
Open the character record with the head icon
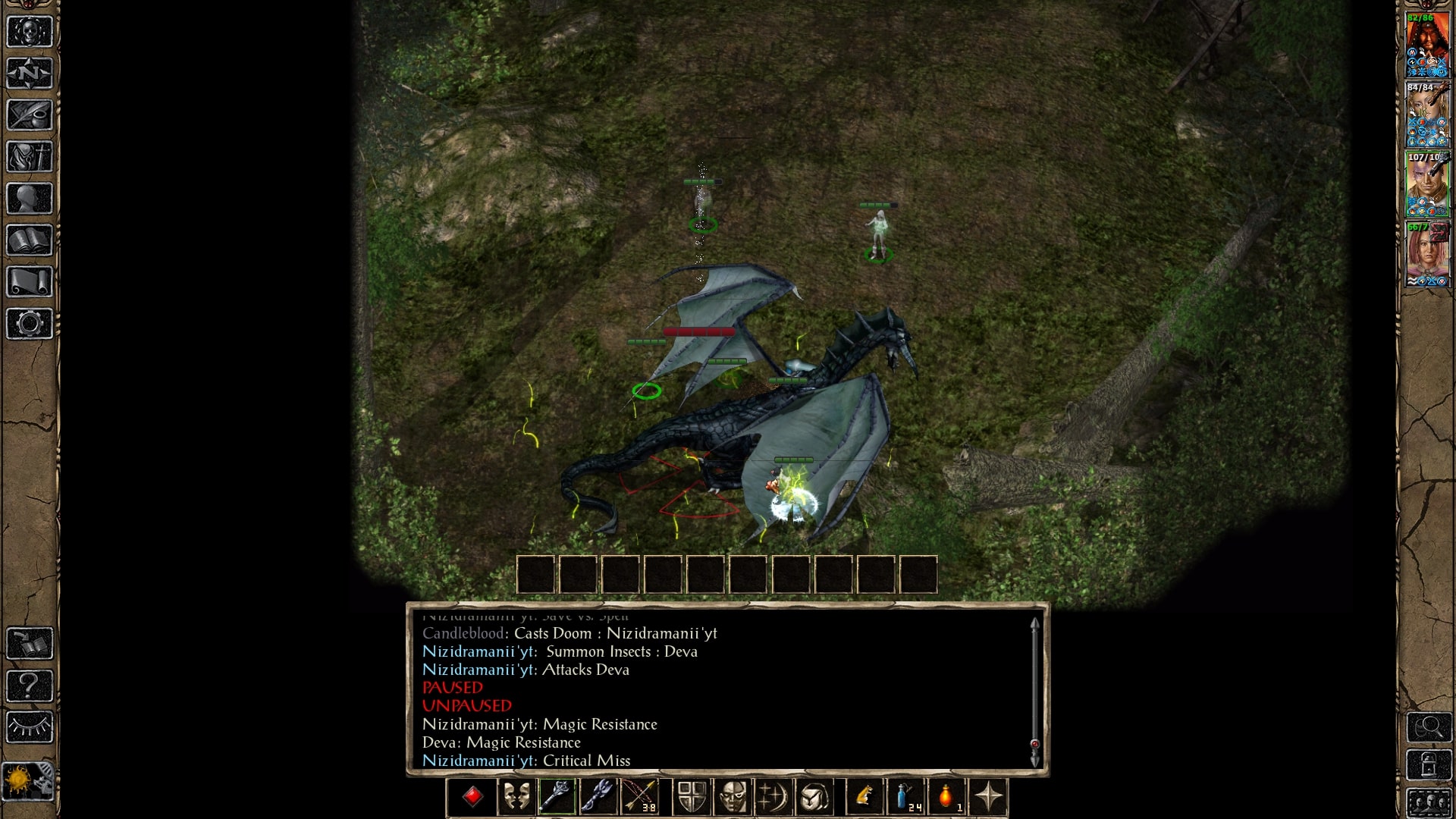tap(30, 199)
